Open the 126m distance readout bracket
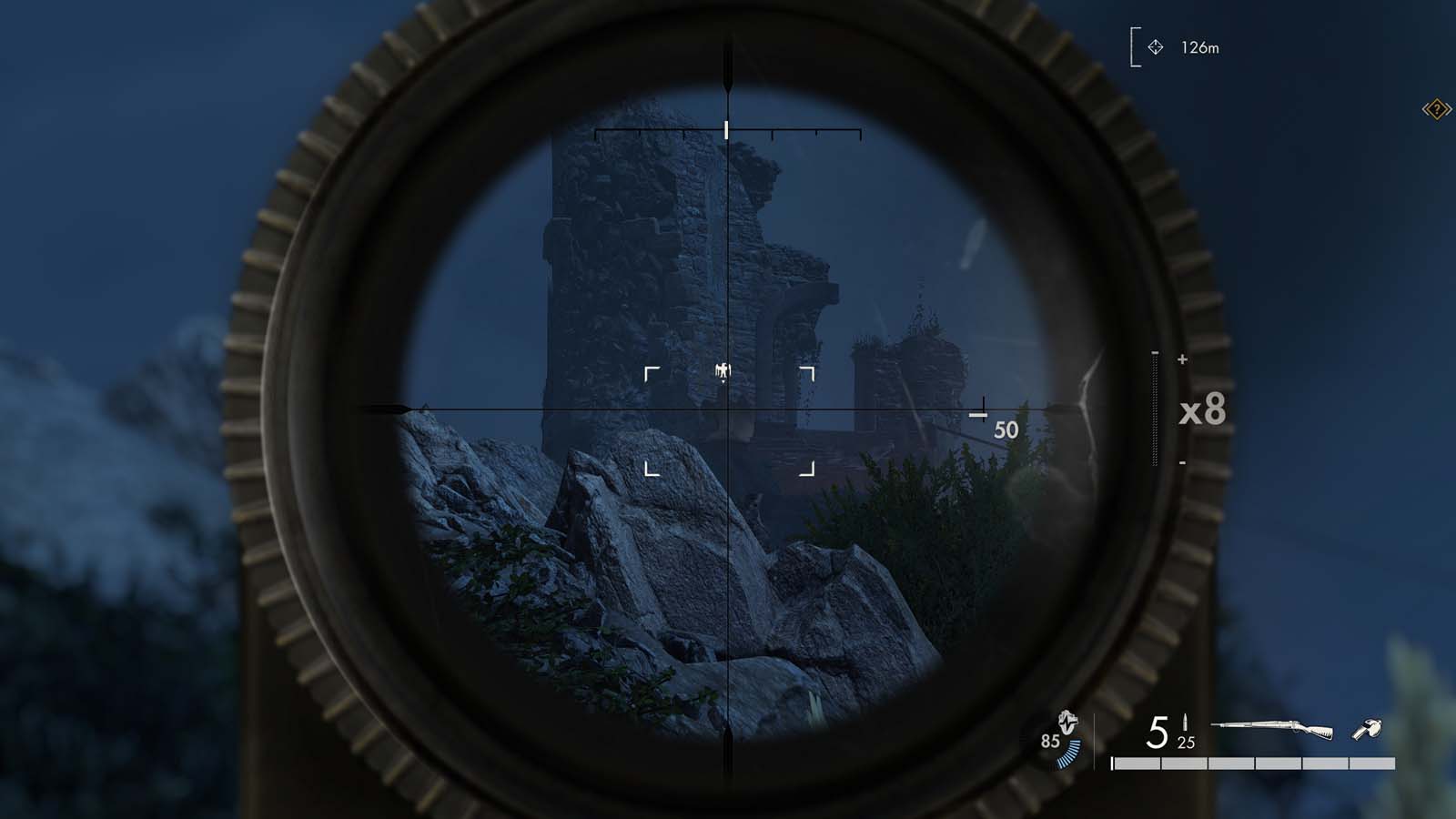Viewport: 1456px width, 819px height. (x=1133, y=46)
